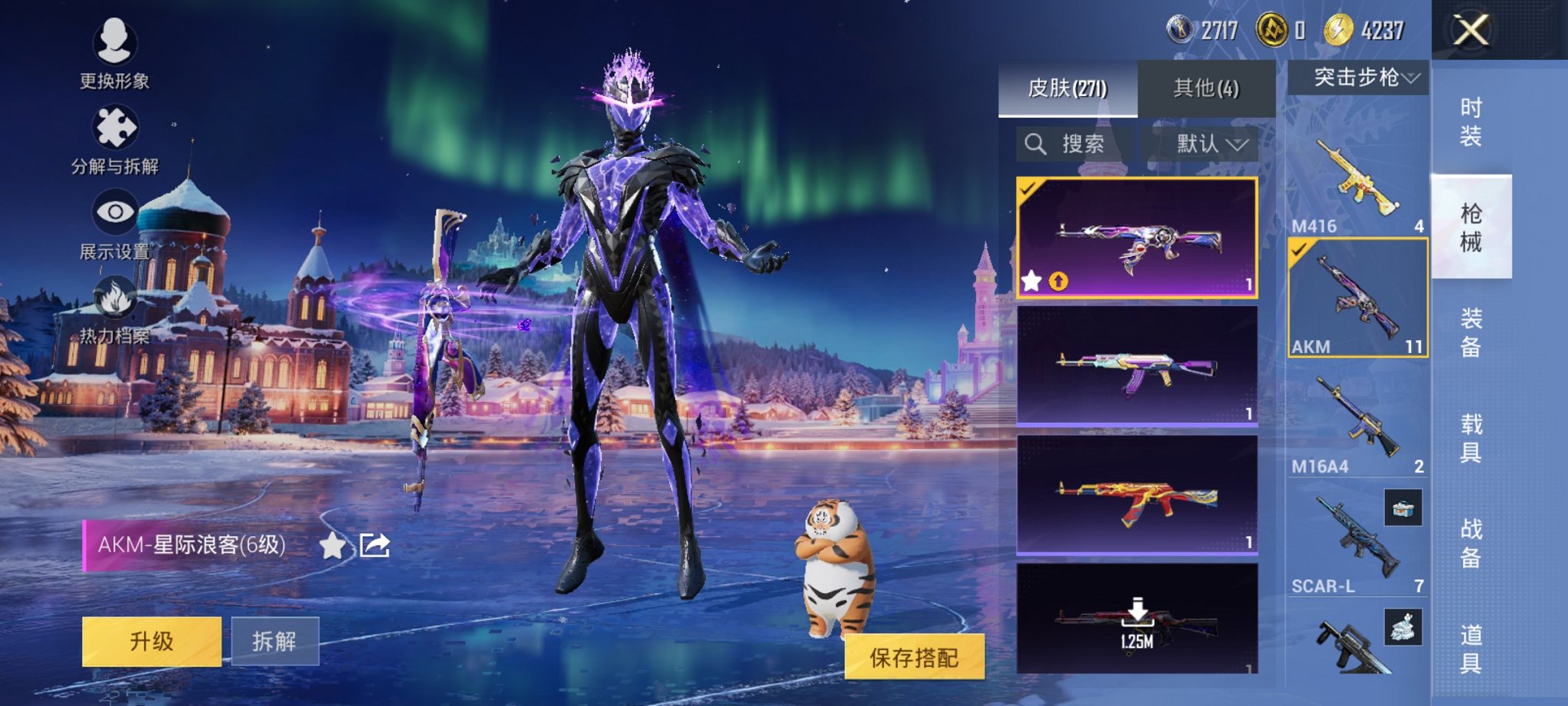
Task: Choose the red and gold AKM skin
Action: tap(1137, 495)
